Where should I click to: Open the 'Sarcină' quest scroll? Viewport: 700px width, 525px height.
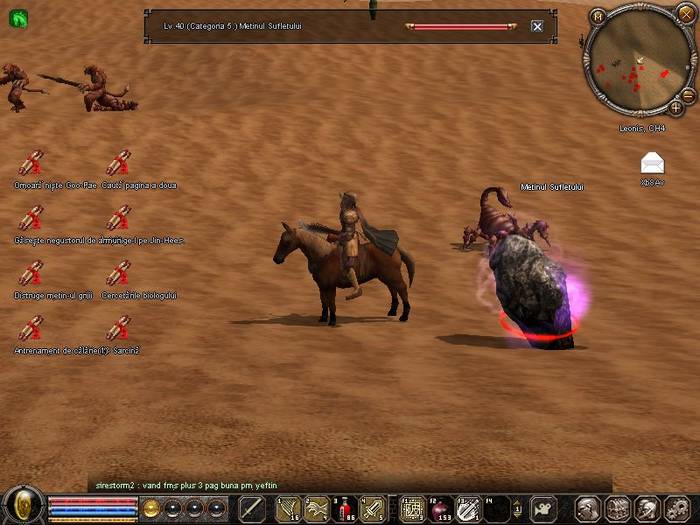point(118,328)
